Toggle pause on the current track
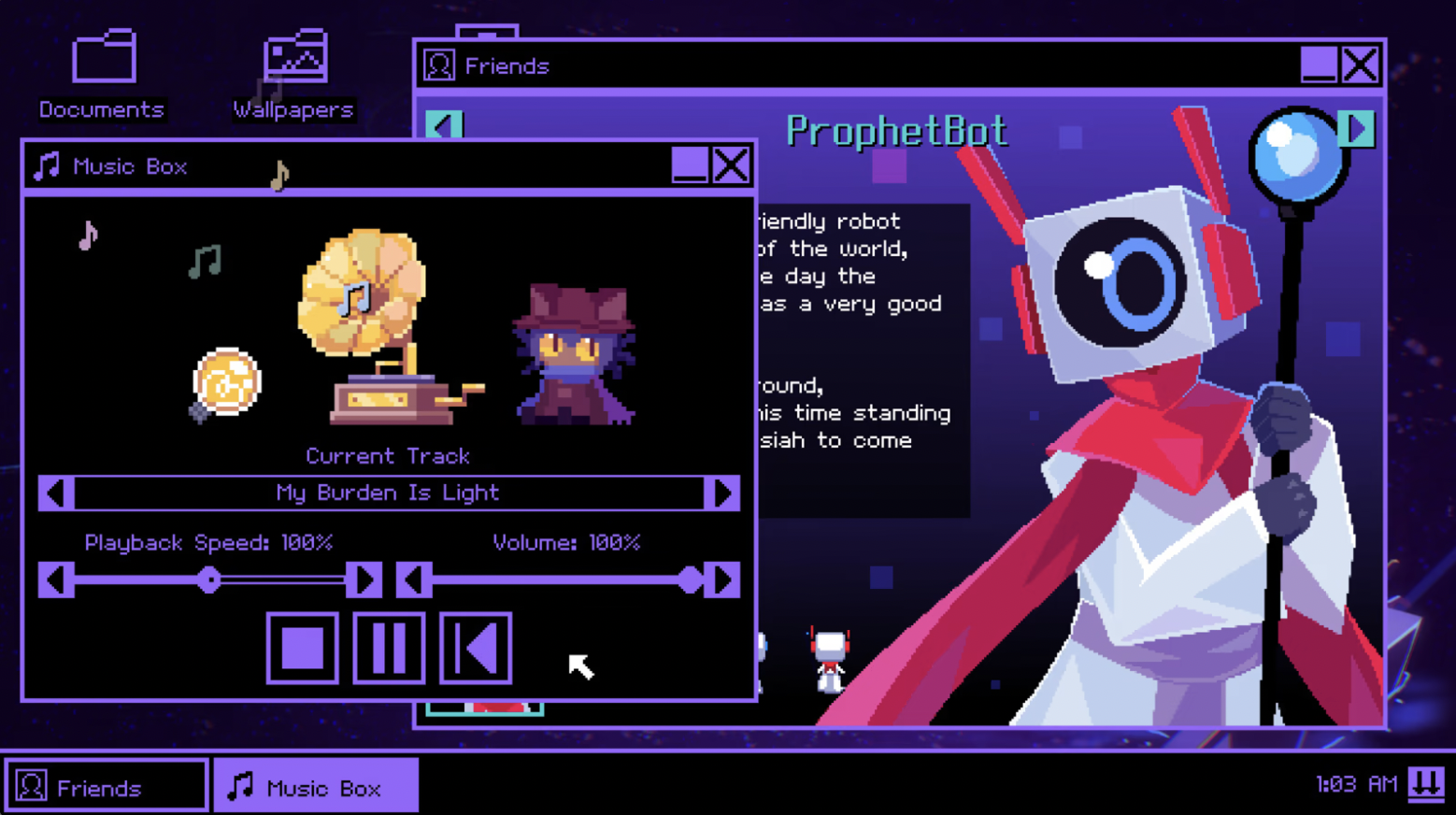This screenshot has height=815, width=1456. tap(388, 648)
